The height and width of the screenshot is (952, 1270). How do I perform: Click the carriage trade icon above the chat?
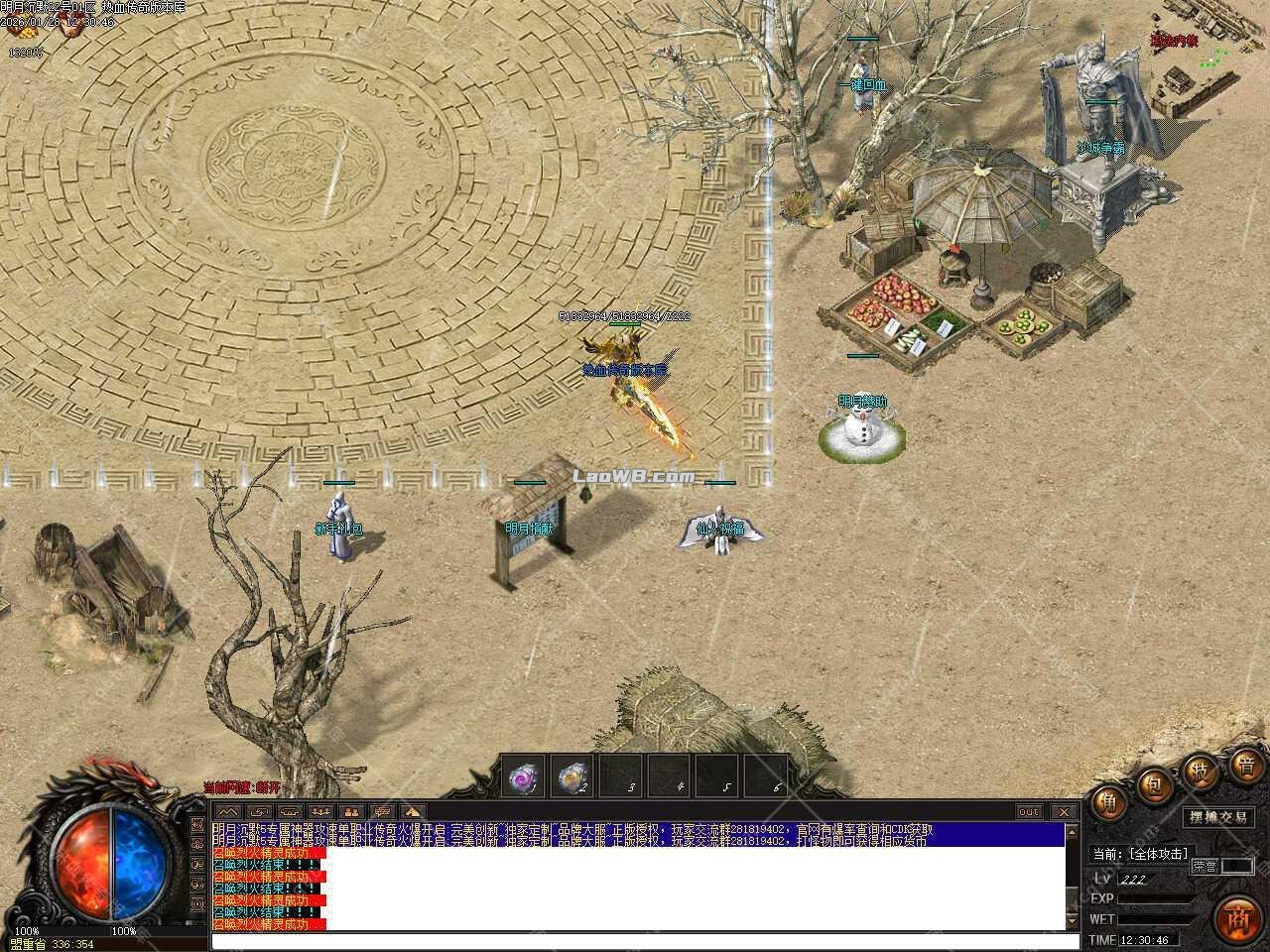coord(290,811)
